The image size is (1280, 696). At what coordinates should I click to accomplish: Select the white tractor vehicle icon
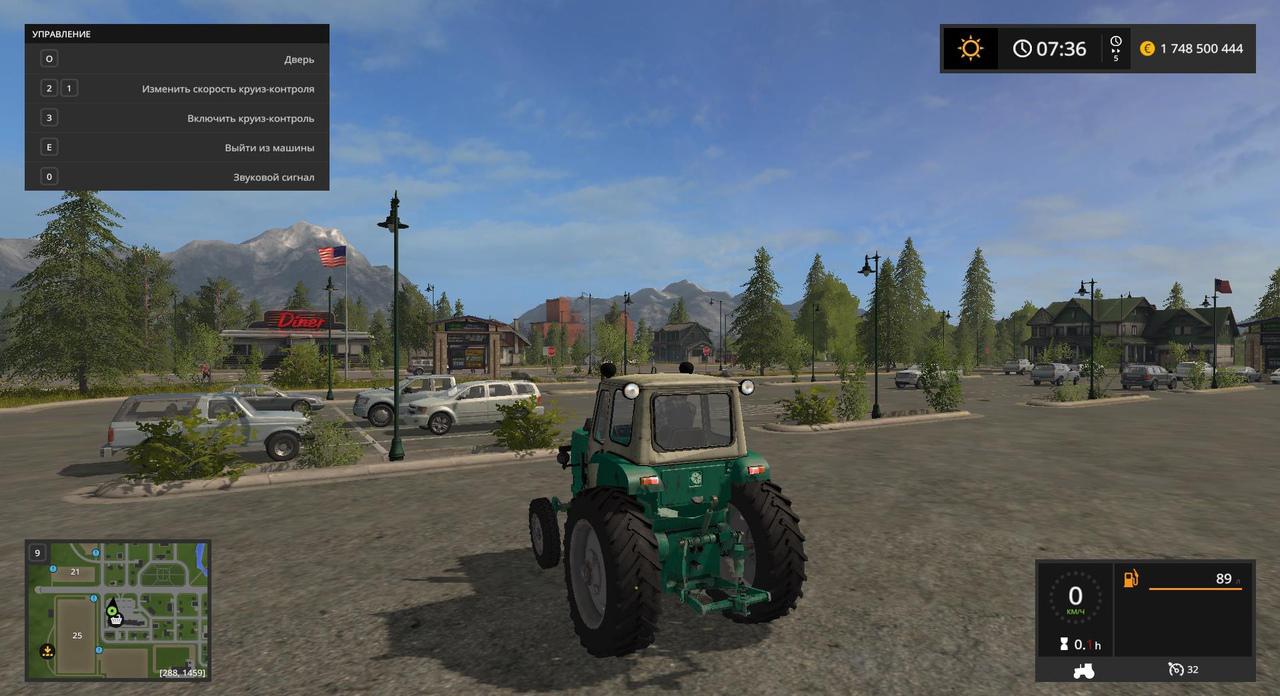tap(1083, 670)
